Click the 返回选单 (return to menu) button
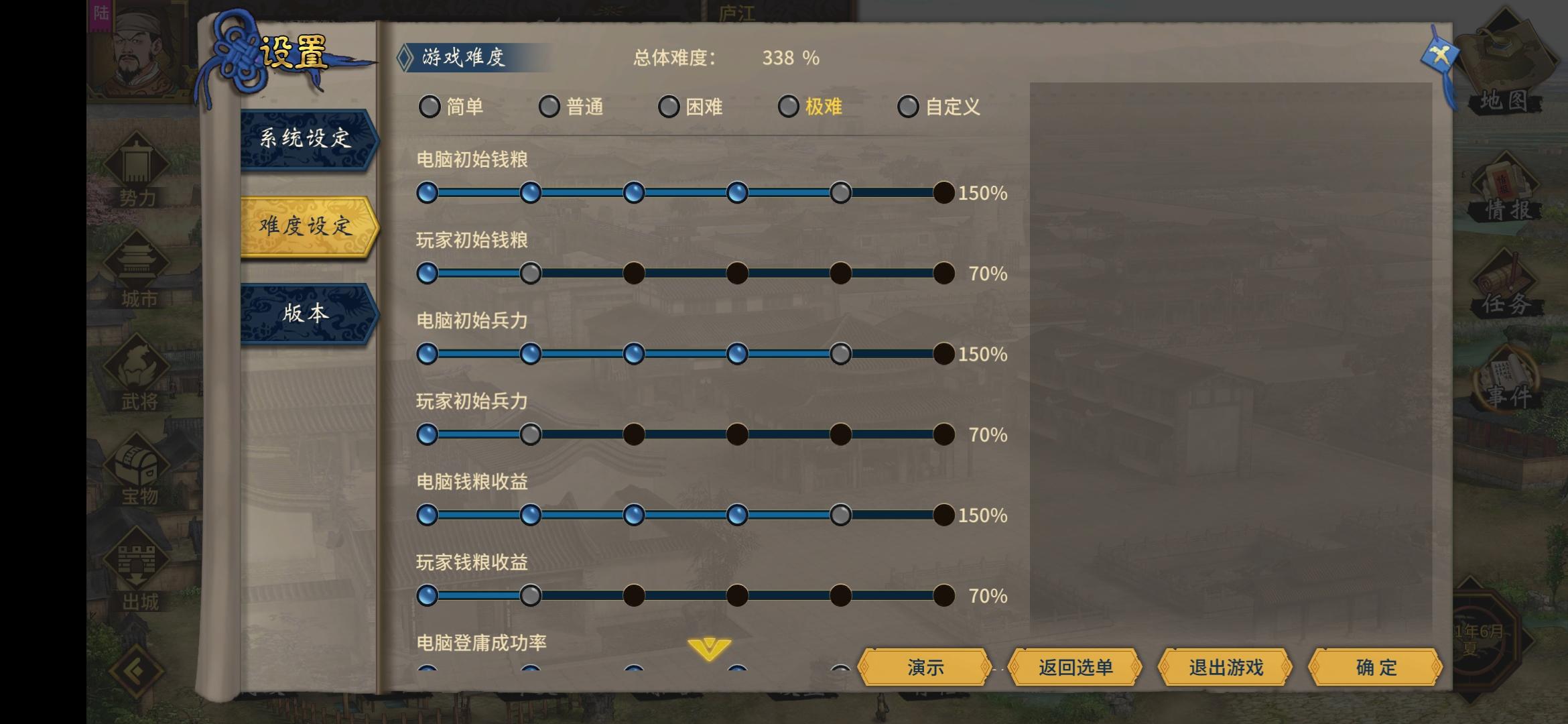 point(1075,668)
